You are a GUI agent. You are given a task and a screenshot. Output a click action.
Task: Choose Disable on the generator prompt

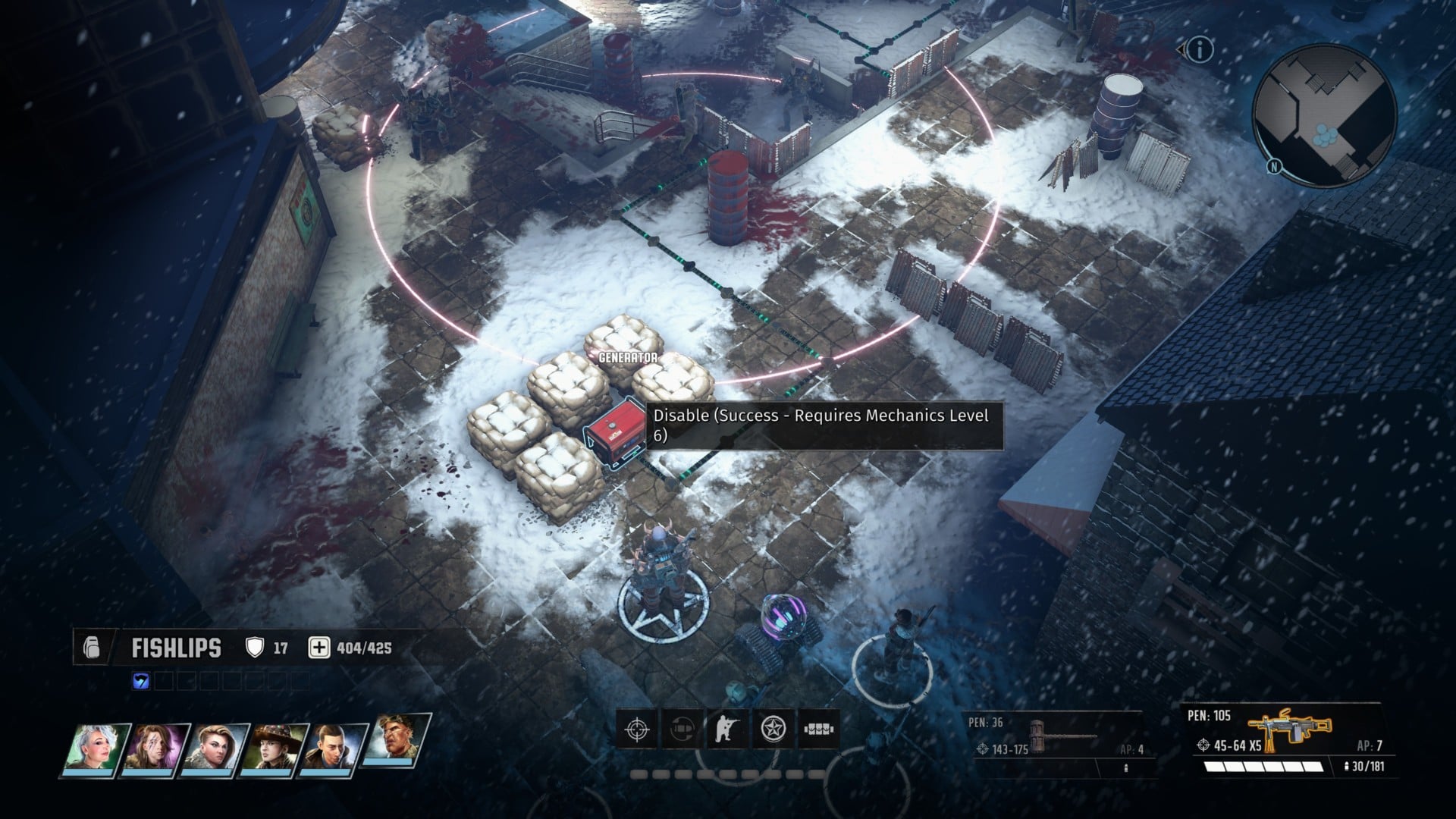[824, 425]
